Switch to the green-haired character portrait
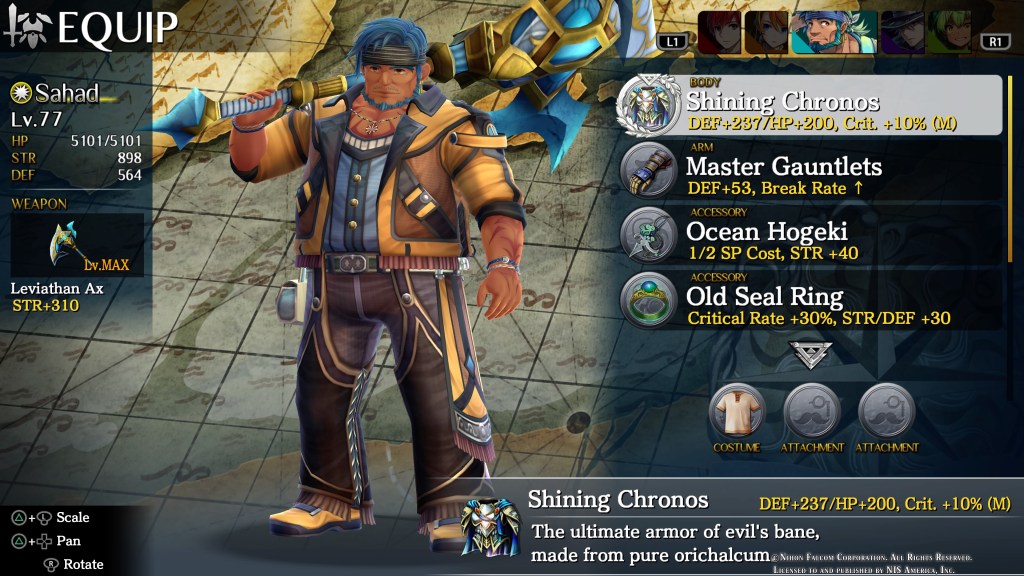Viewport: 1024px width, 576px height. (x=948, y=32)
